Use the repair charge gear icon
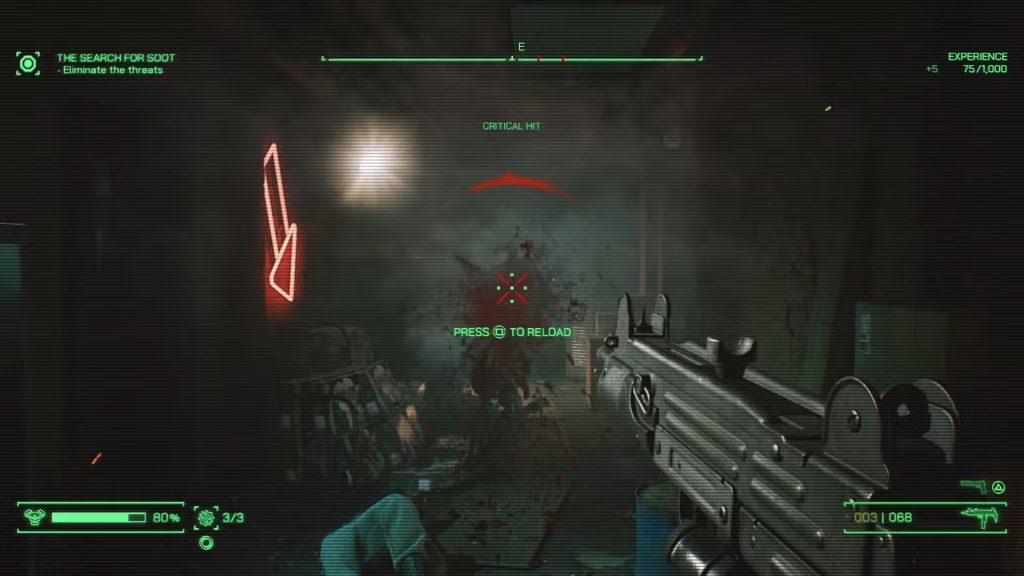 coord(207,517)
